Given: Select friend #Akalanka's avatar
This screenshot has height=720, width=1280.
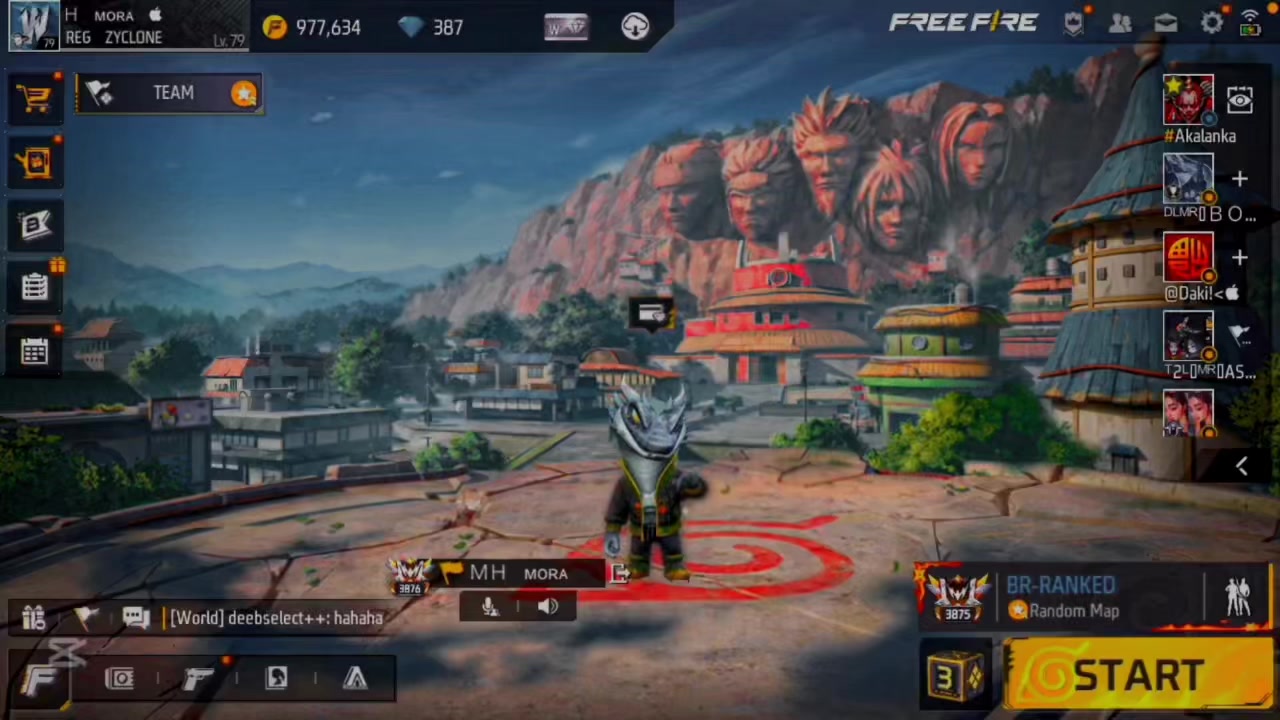Looking at the screenshot, I should 1188,100.
